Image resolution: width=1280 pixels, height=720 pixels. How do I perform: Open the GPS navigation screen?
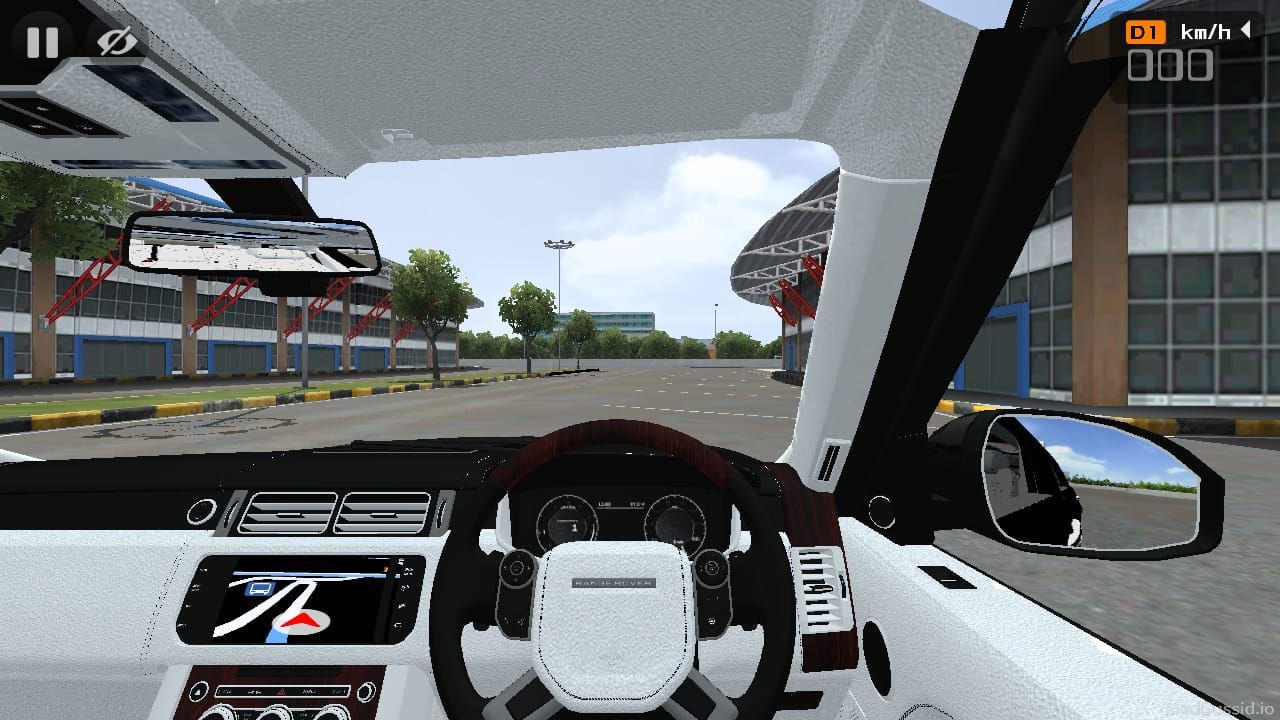point(300,600)
